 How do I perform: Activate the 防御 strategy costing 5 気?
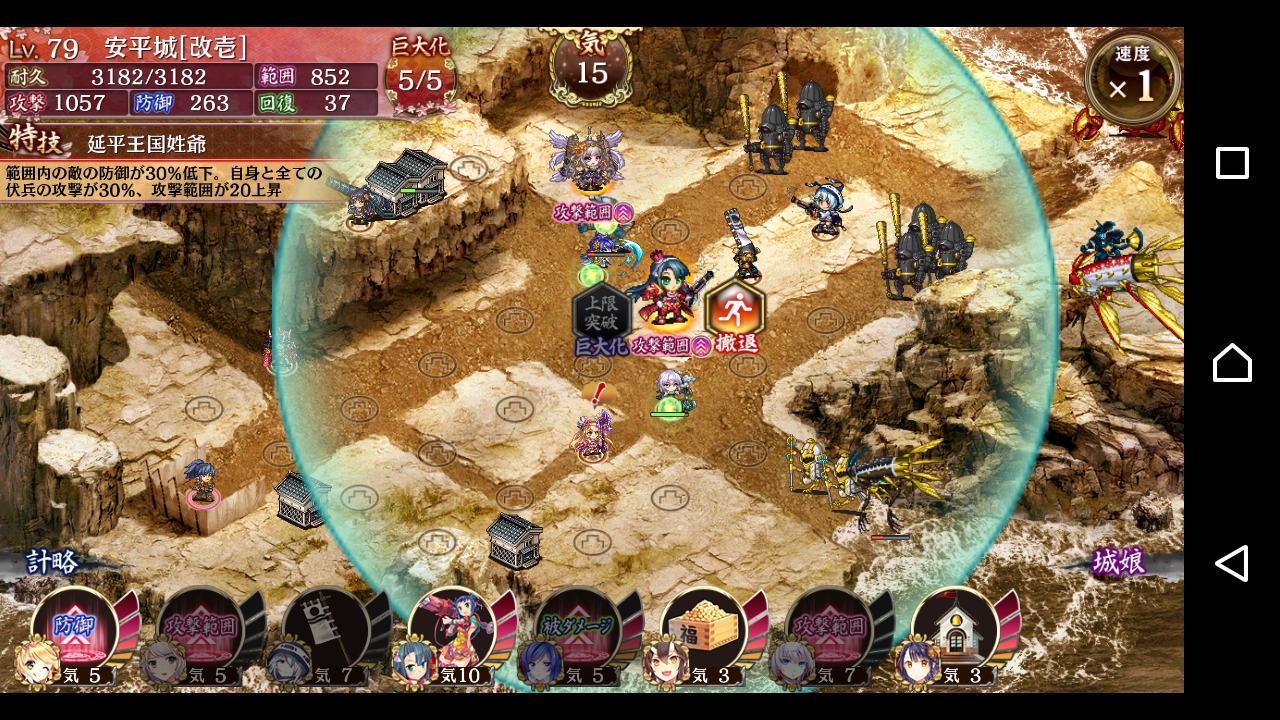tap(75, 630)
